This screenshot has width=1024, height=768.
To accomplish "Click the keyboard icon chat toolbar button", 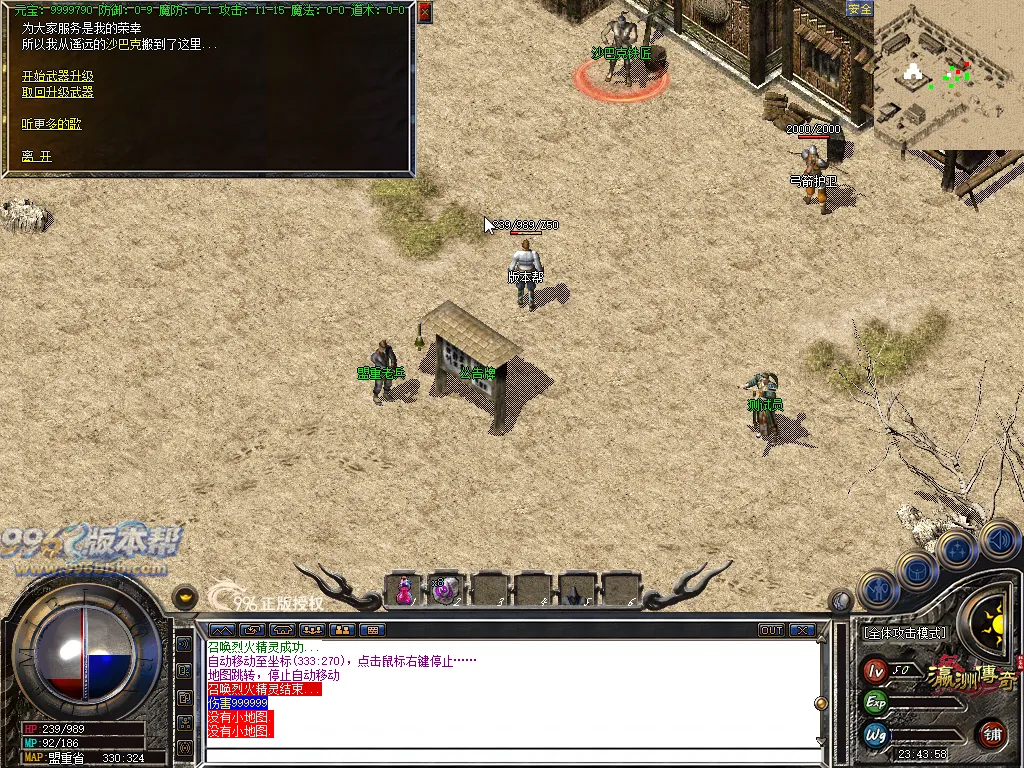I will [372, 630].
